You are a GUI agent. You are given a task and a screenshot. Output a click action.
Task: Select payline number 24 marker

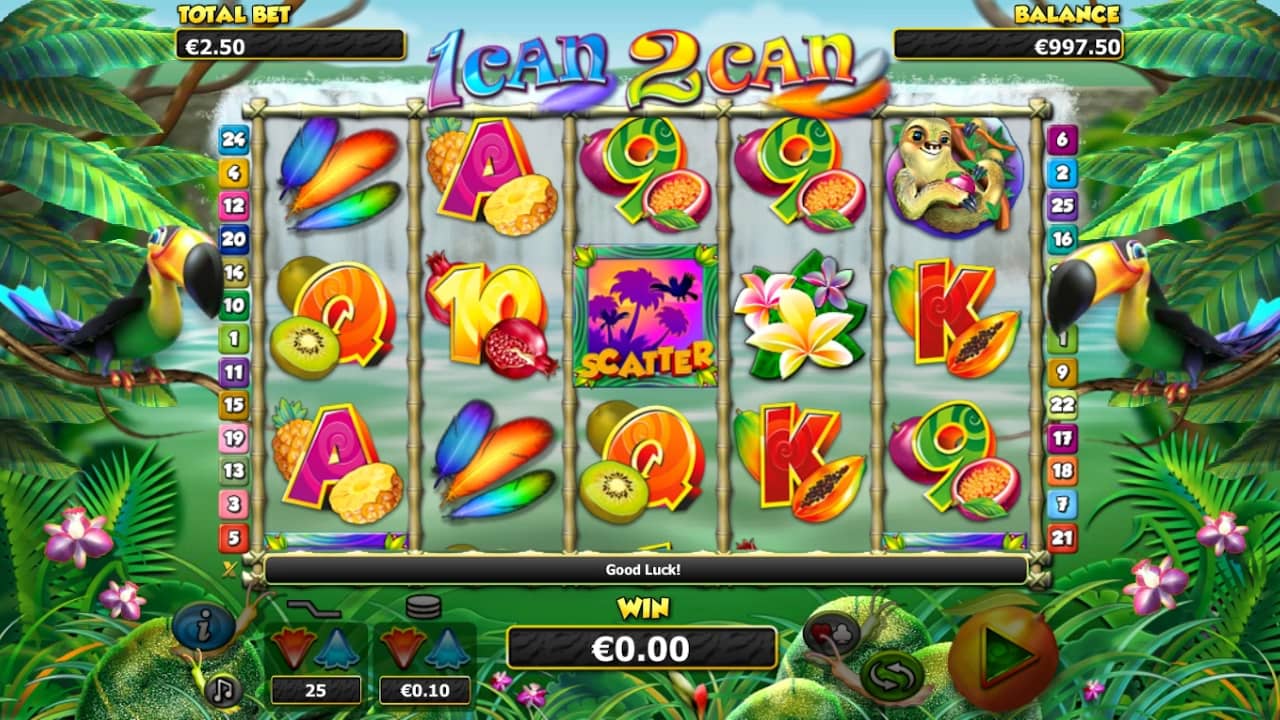pyautogui.click(x=233, y=140)
